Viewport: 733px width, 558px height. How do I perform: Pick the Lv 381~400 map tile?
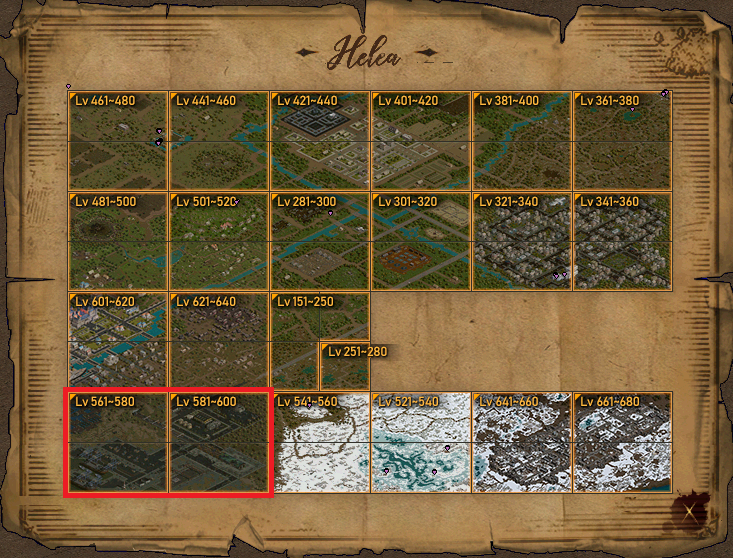pyautogui.click(x=522, y=141)
